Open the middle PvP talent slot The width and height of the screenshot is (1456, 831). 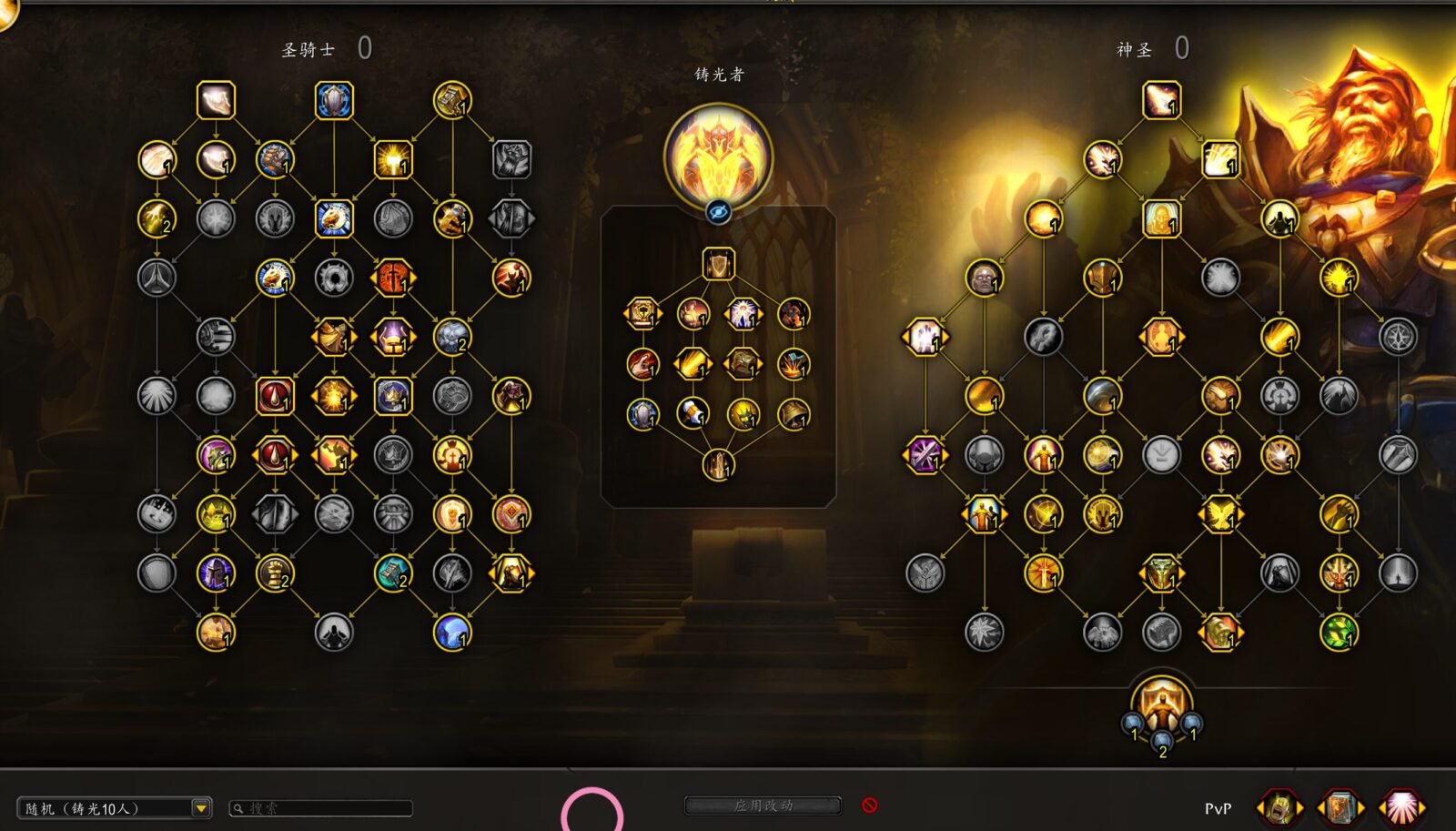pos(1340,807)
